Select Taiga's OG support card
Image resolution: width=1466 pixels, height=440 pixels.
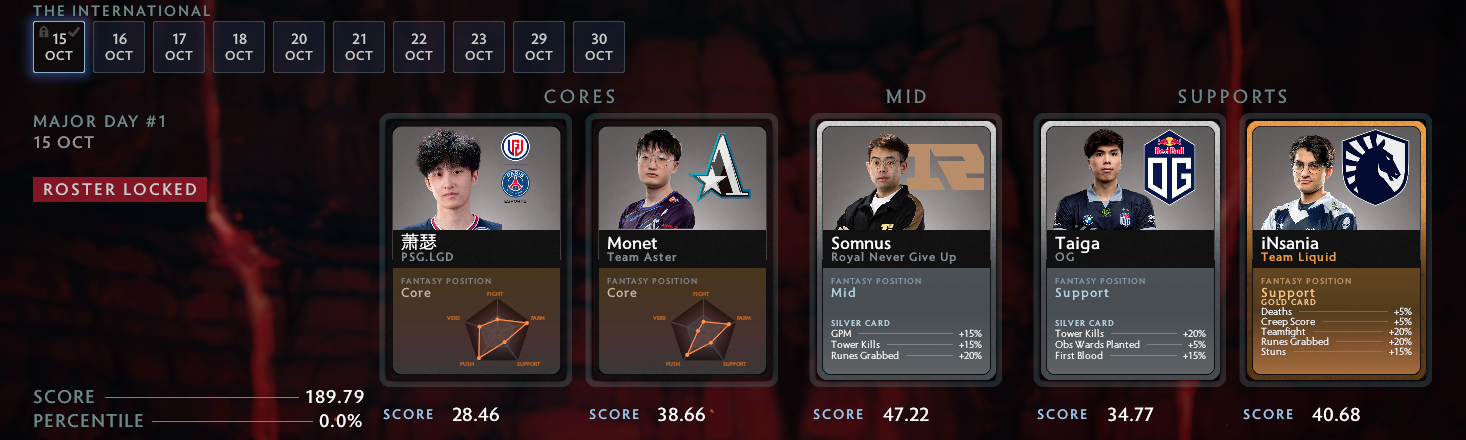pos(1130,249)
